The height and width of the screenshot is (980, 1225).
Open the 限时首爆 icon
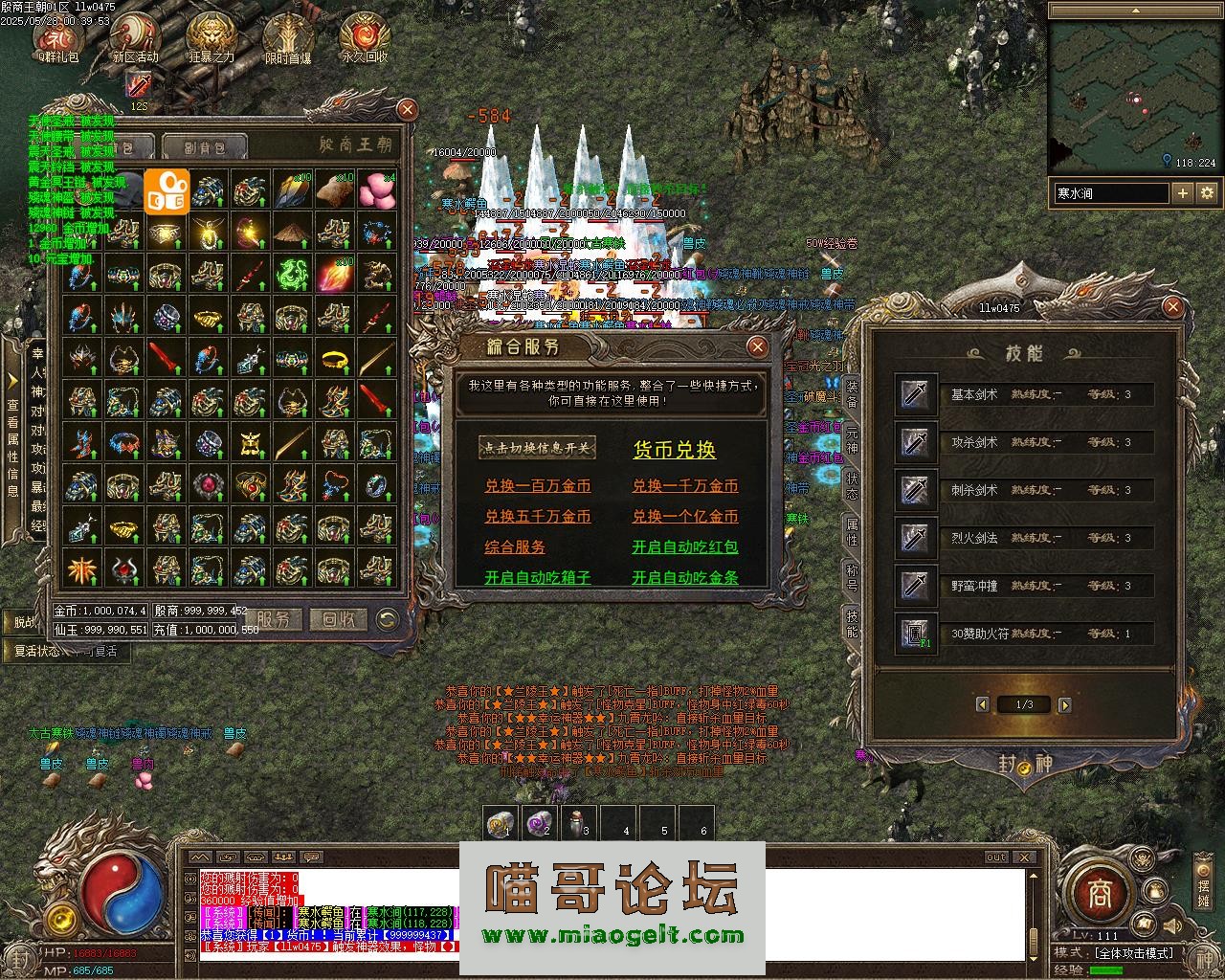[x=287, y=40]
